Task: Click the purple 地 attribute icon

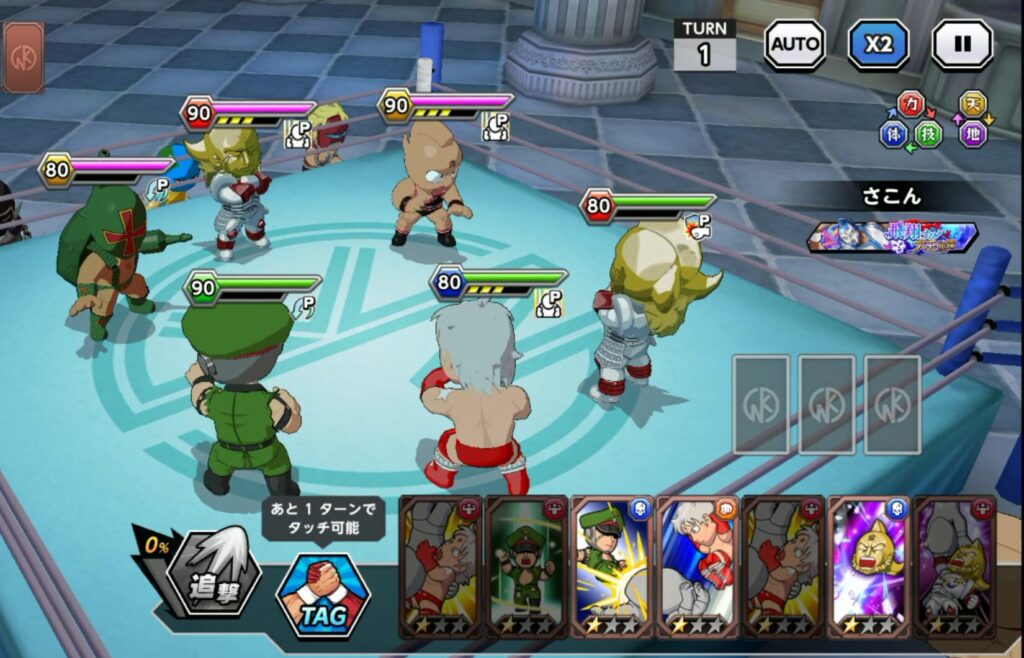Action: click(972, 133)
